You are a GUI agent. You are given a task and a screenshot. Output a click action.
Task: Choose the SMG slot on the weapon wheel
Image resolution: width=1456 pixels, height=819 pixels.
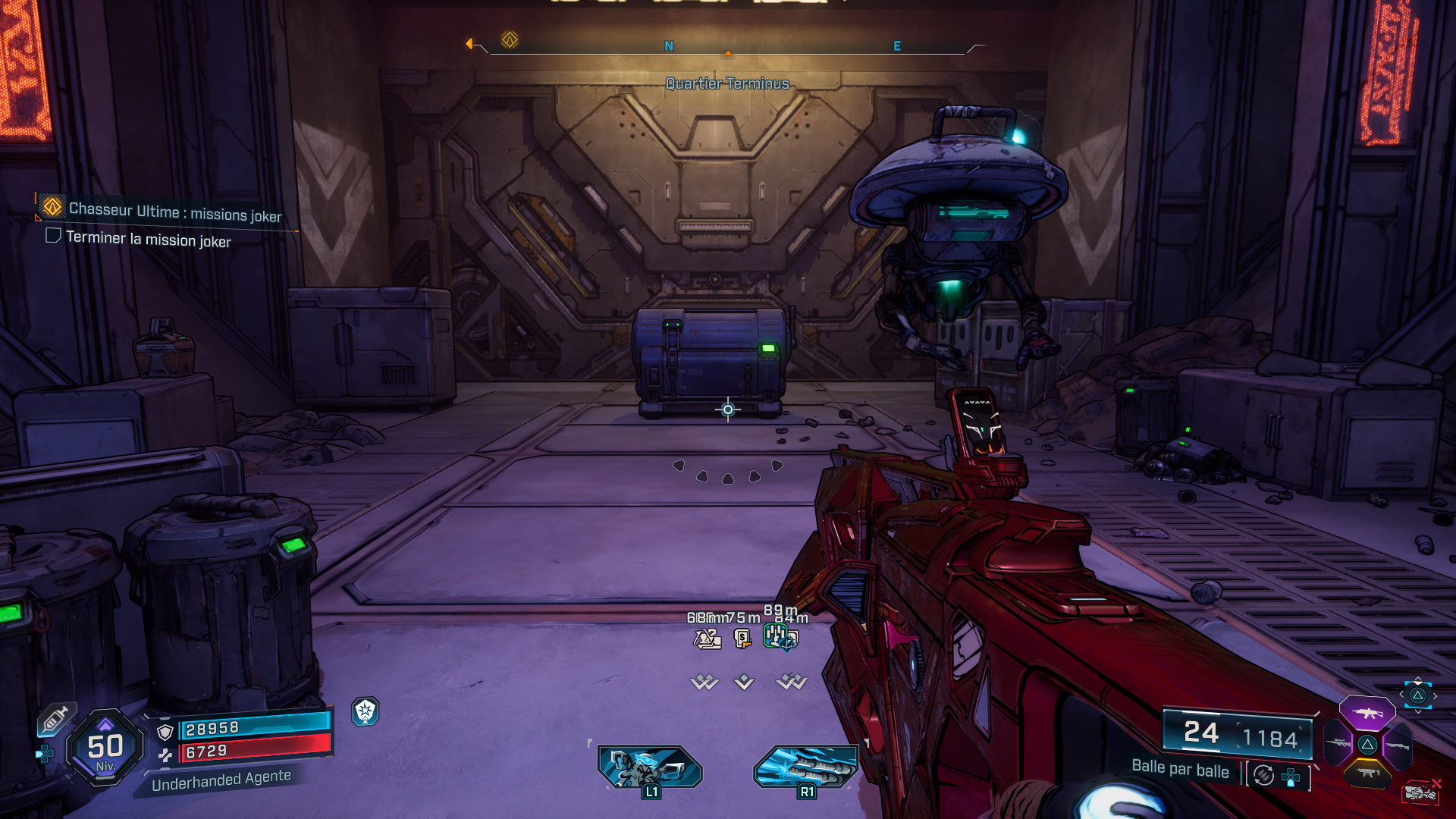(x=1367, y=773)
